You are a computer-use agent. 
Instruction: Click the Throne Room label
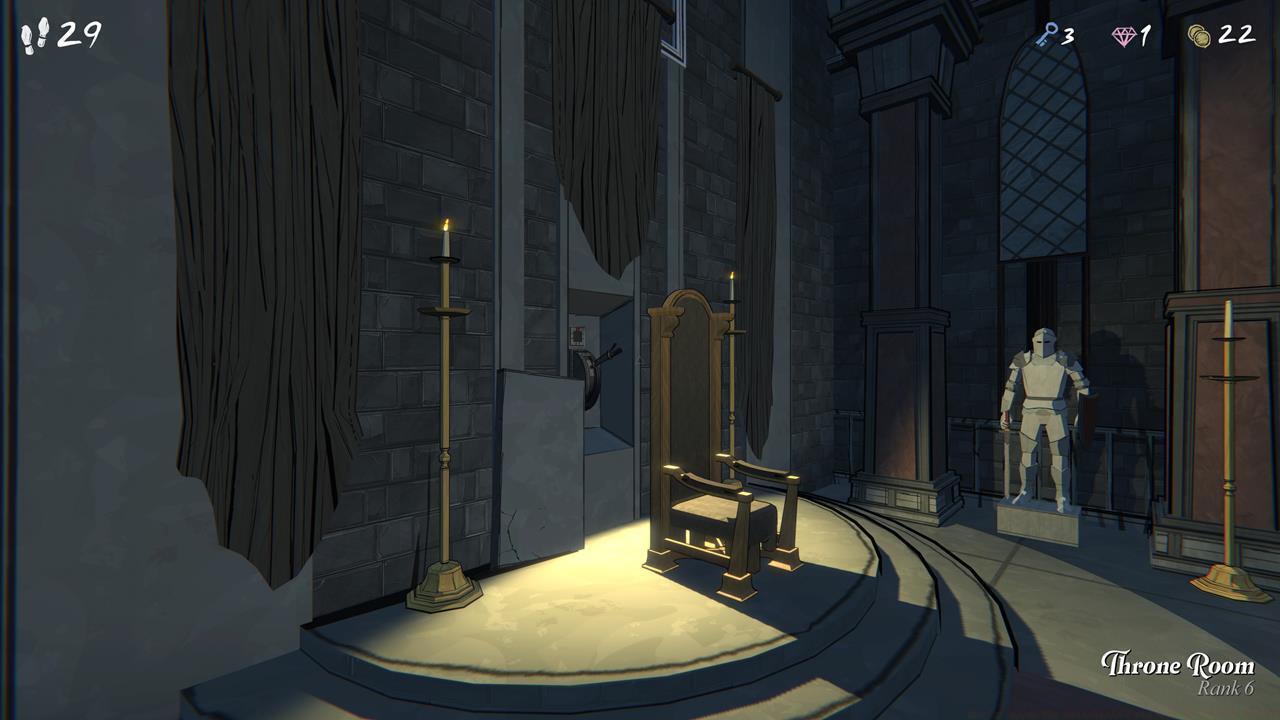point(1178,663)
